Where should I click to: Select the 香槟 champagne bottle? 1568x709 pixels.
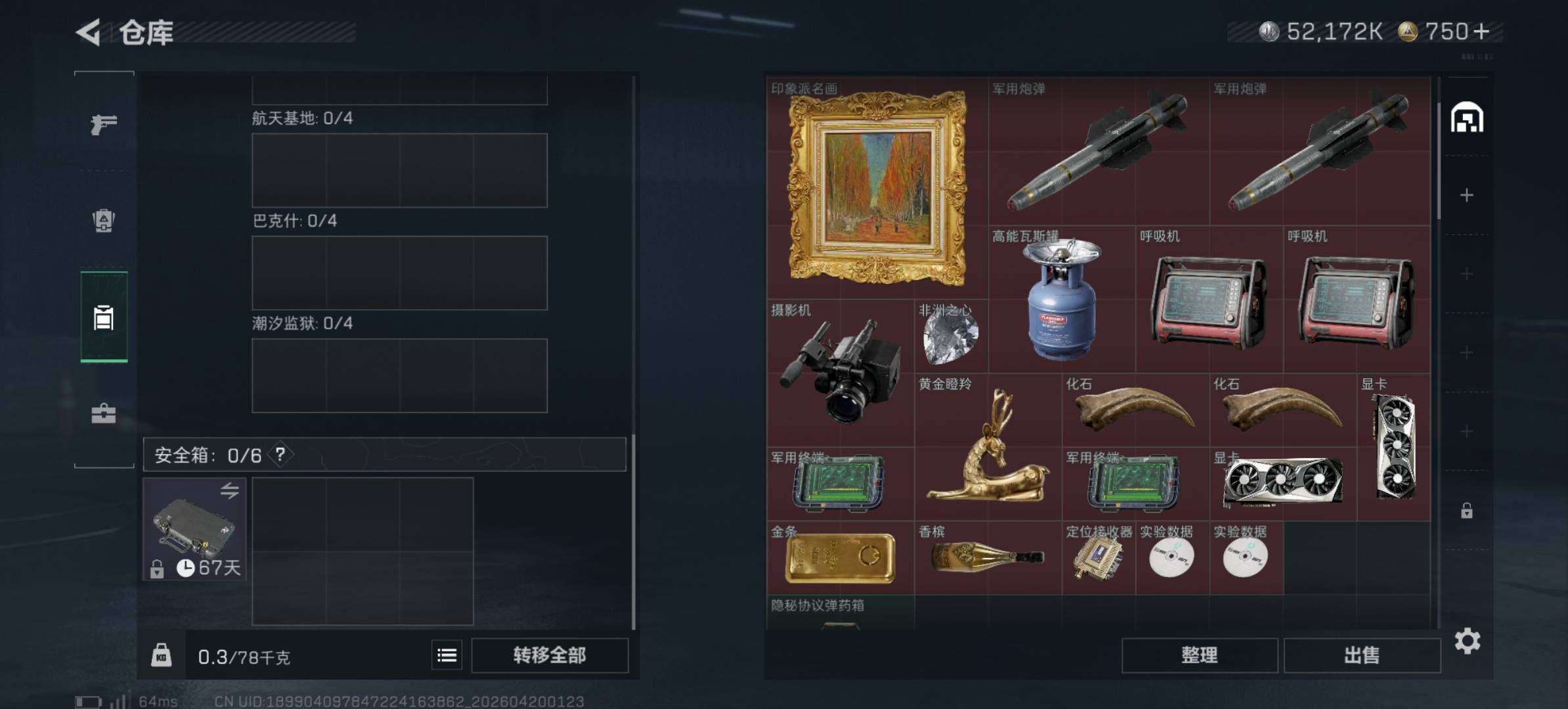[x=988, y=558]
